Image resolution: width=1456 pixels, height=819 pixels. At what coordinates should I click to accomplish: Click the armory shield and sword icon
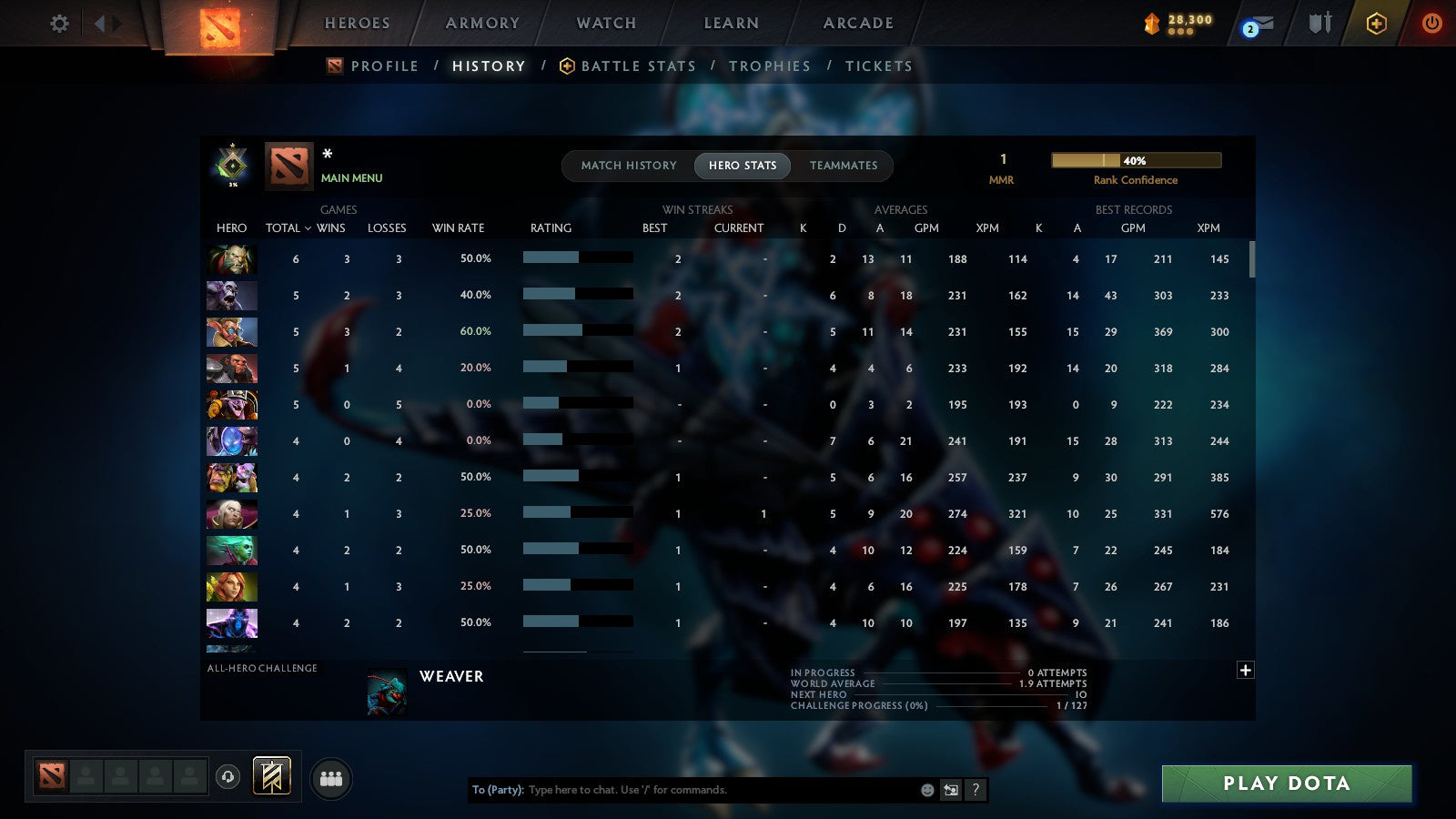(1319, 25)
